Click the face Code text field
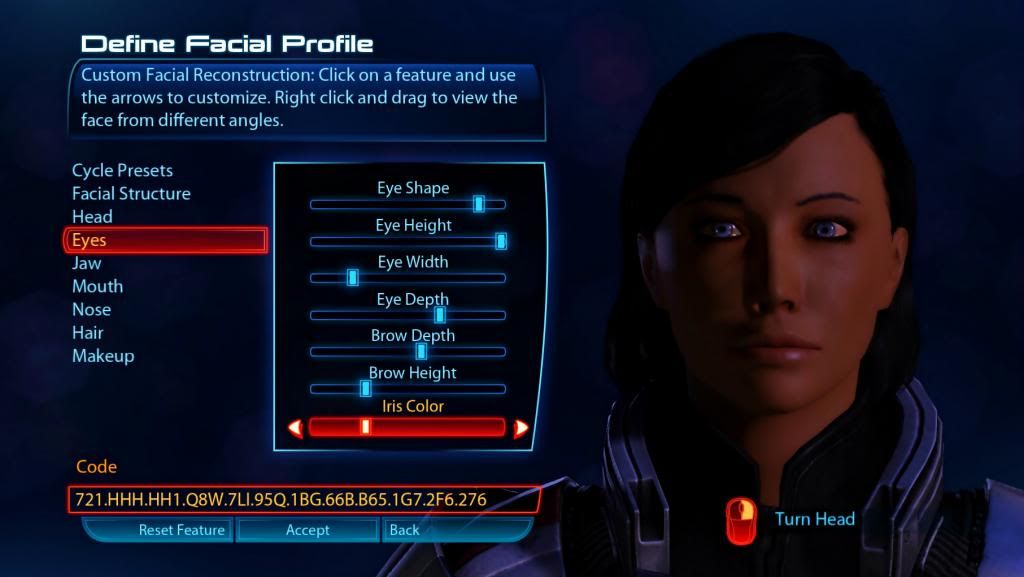Image resolution: width=1024 pixels, height=577 pixels. coord(304,499)
